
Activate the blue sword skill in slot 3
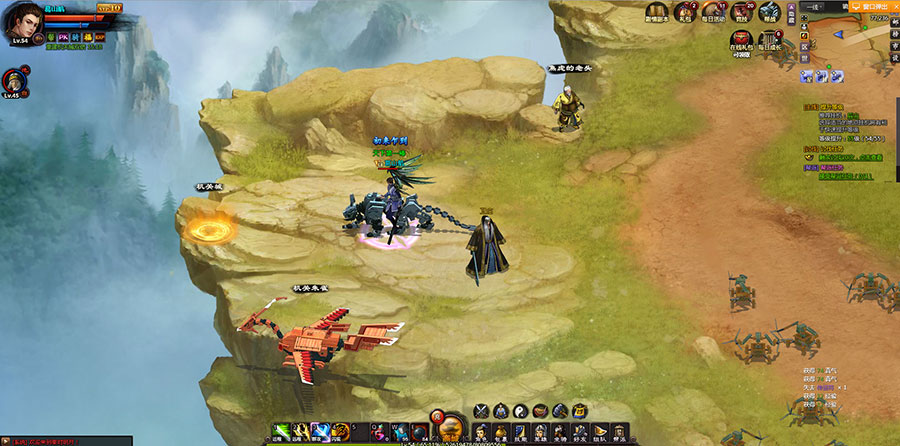tap(318, 431)
